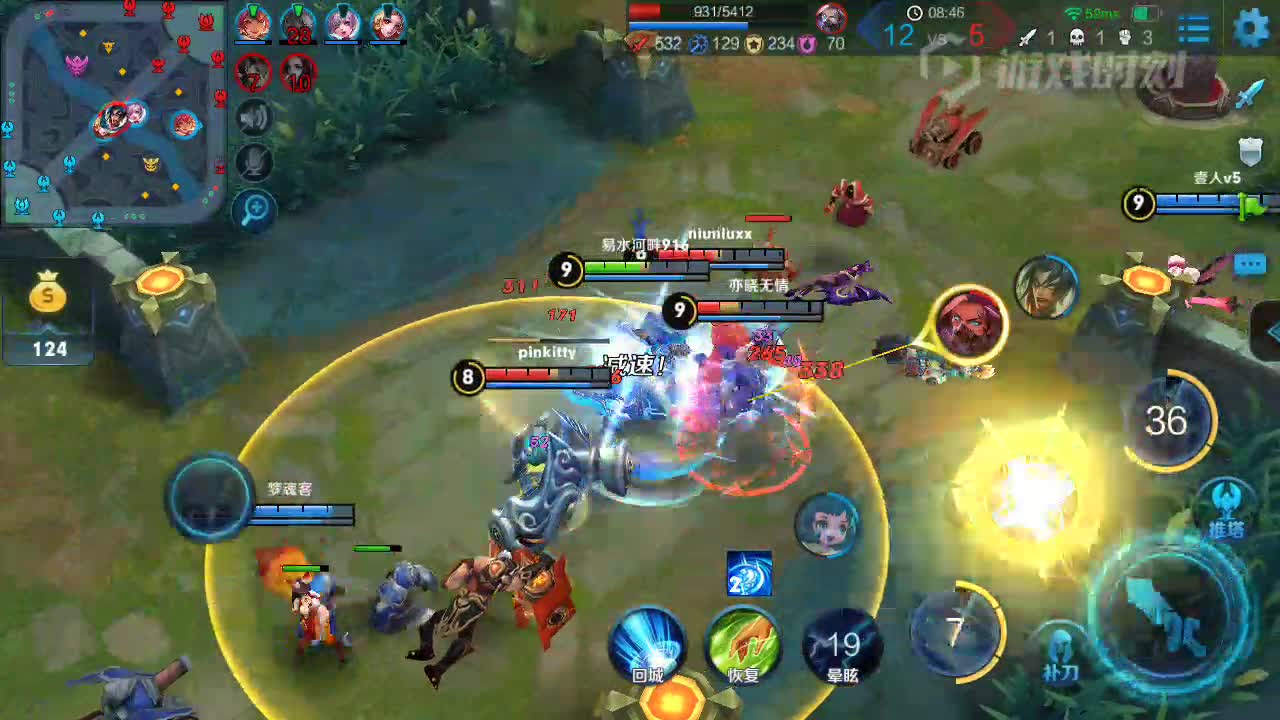Tap the large basic attack button

click(x=1171, y=611)
